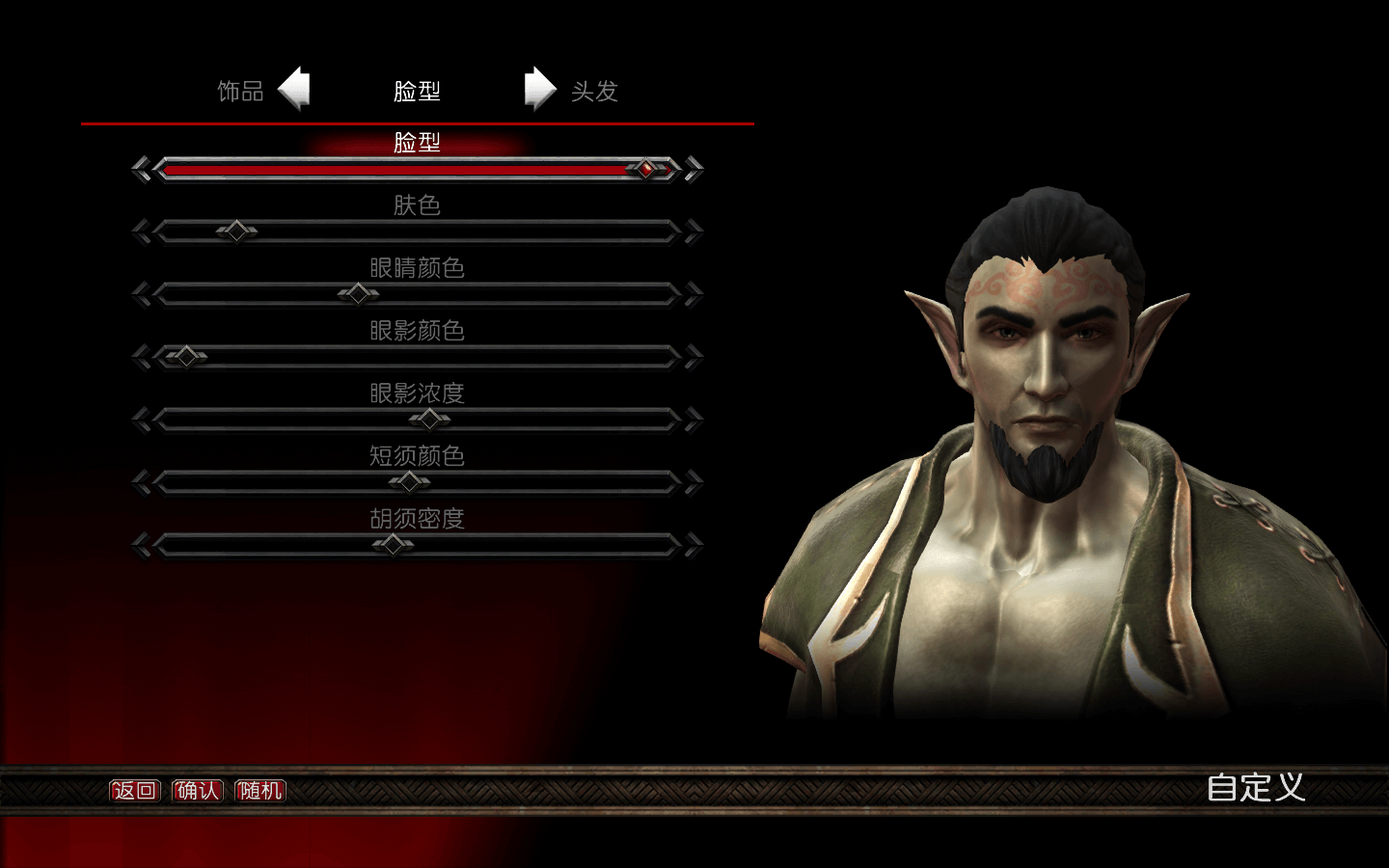Randomize appearance with 随机
Screen dimensions: 1389x868
pyautogui.click(x=260, y=791)
